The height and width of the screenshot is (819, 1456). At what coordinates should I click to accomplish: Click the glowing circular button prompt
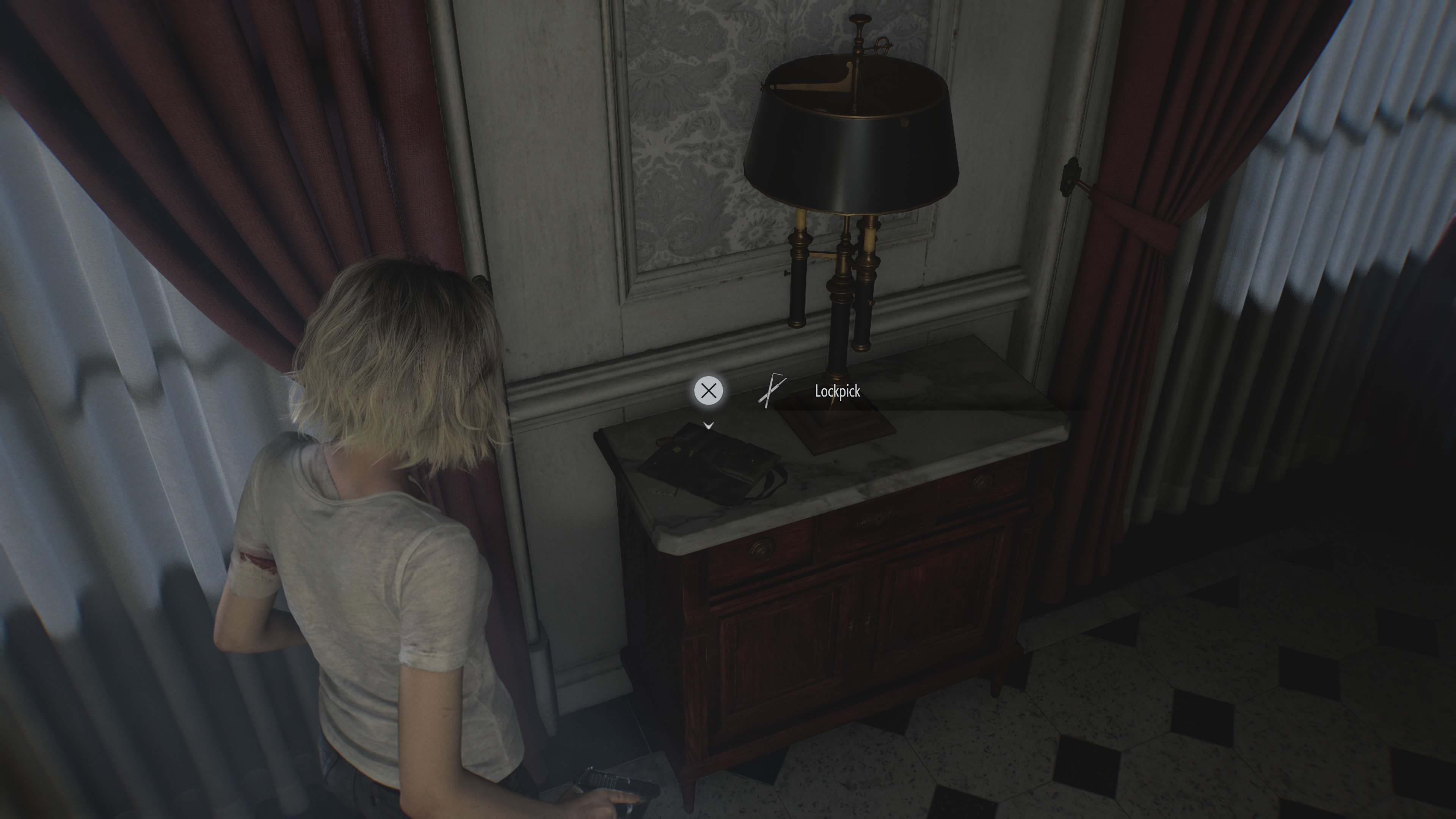click(708, 391)
